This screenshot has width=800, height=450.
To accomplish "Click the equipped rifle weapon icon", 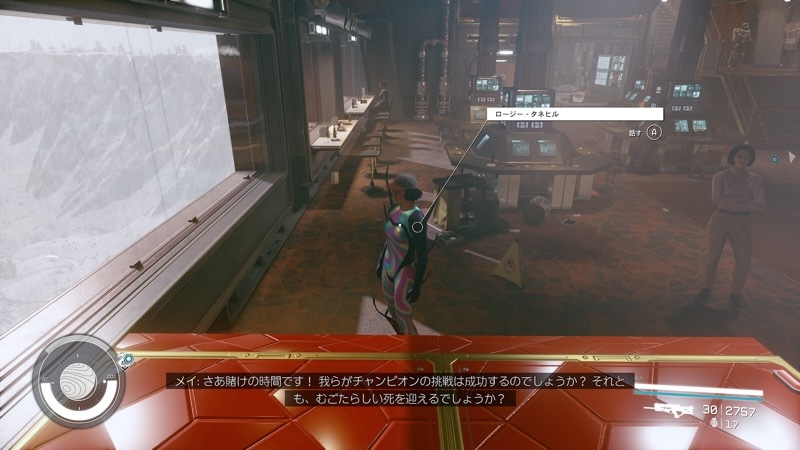I will (x=670, y=409).
